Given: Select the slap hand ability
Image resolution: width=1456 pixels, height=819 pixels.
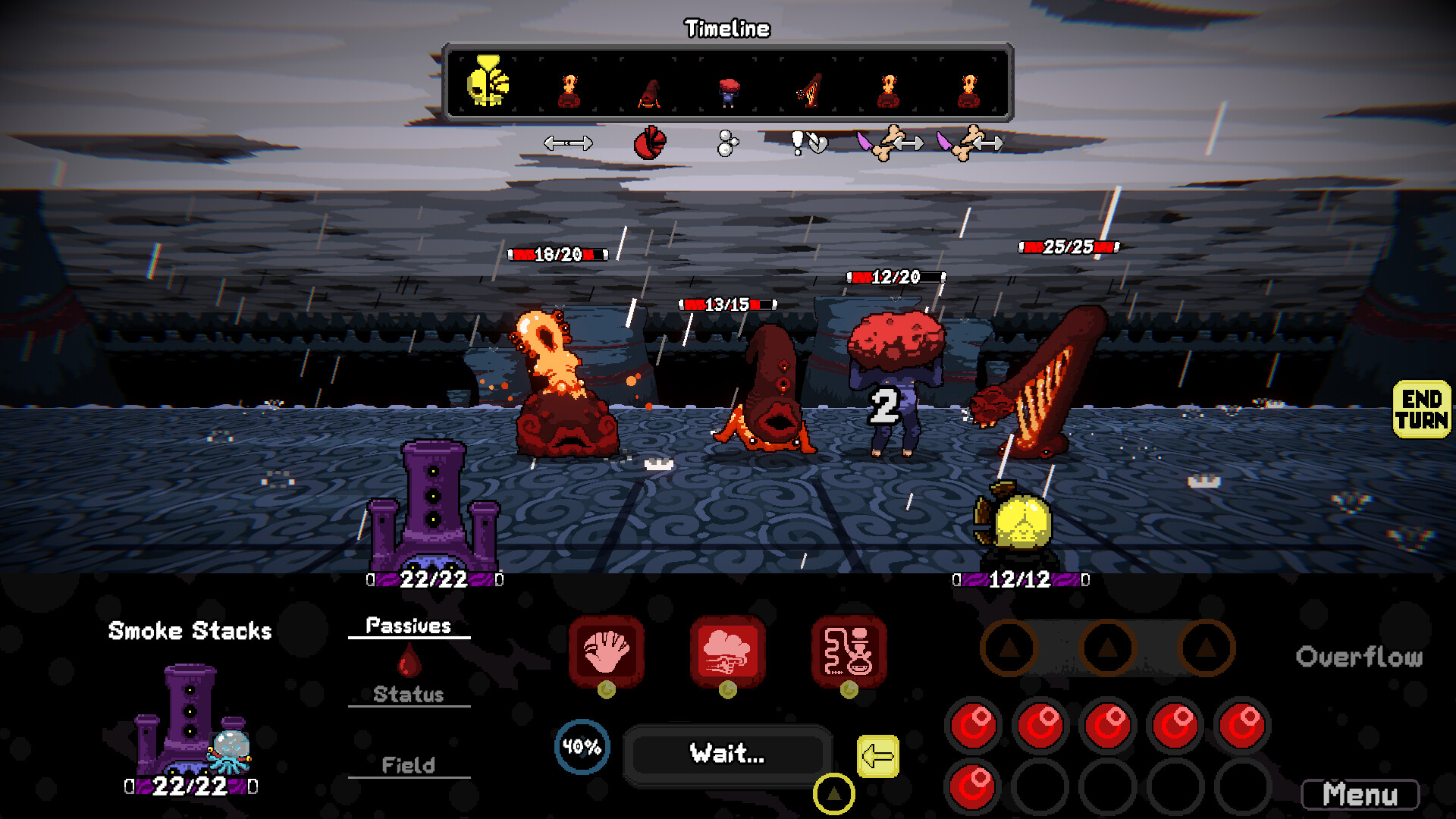Looking at the screenshot, I should pos(606,651).
